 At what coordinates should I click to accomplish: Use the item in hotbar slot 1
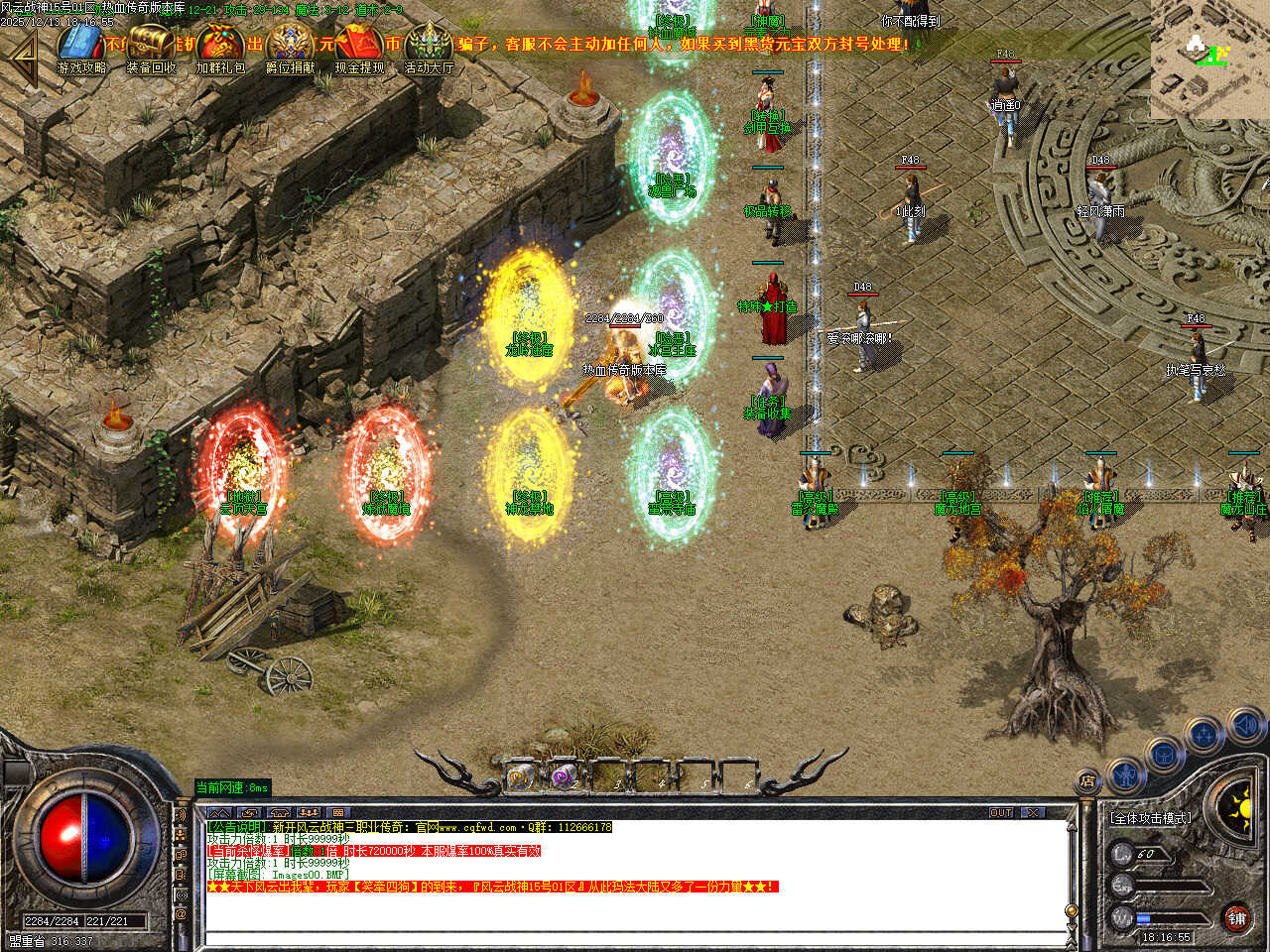click(x=520, y=777)
